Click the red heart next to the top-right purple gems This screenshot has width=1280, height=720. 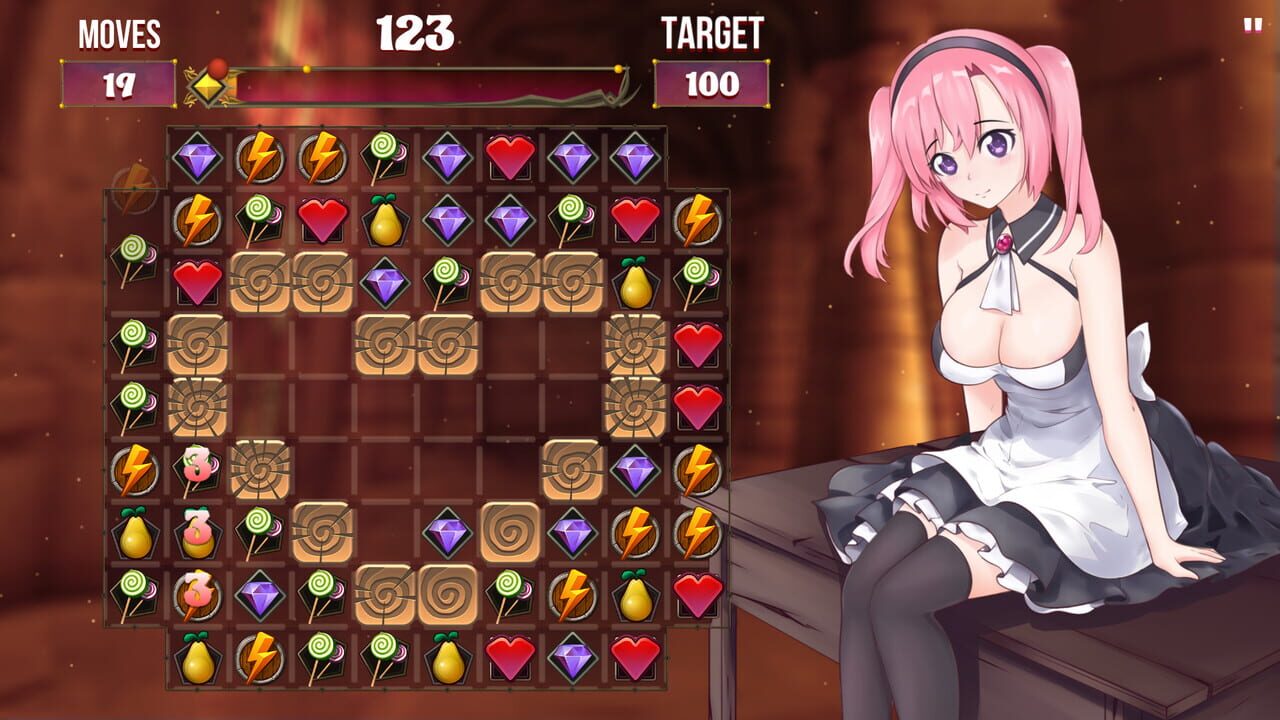click(508, 156)
